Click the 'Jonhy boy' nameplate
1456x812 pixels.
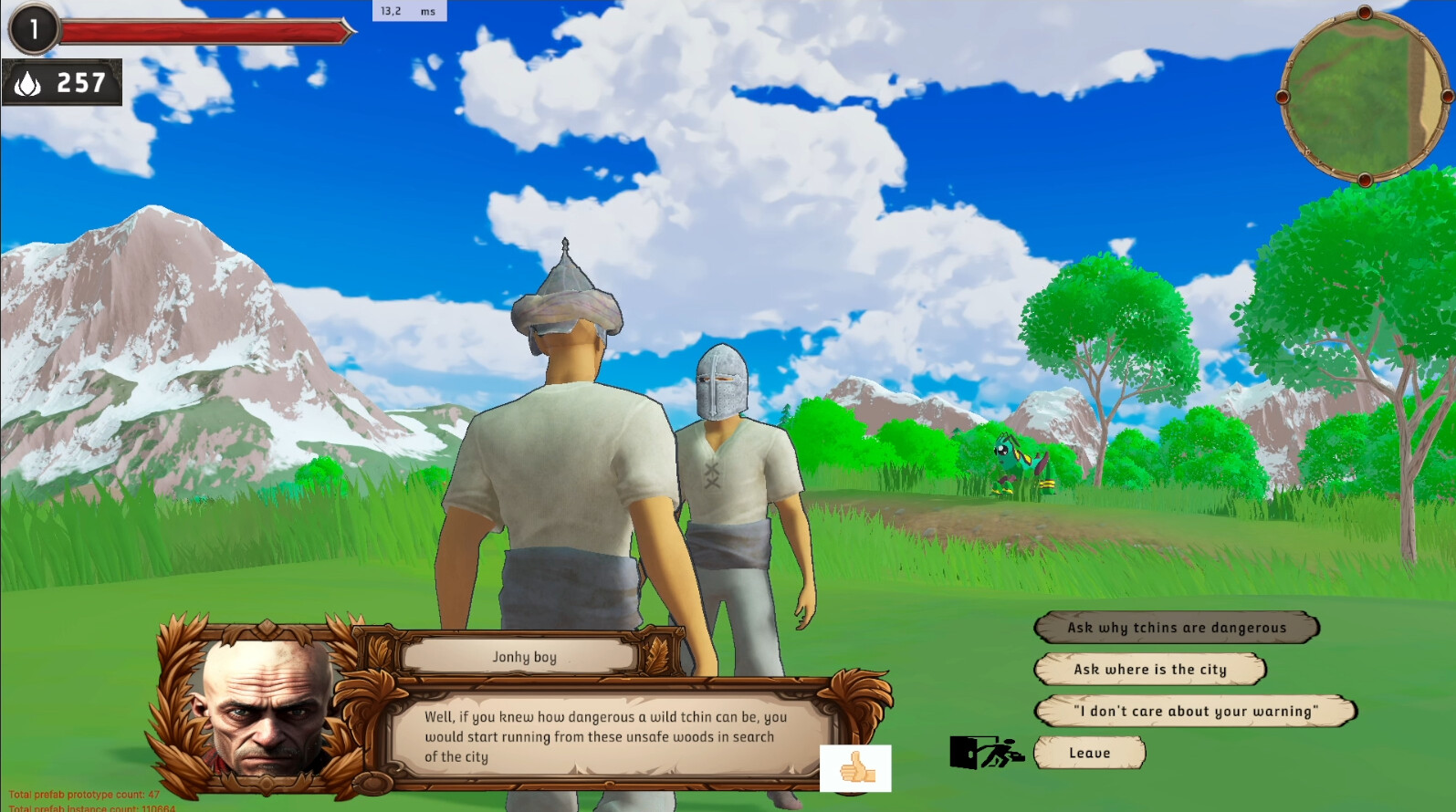522,656
